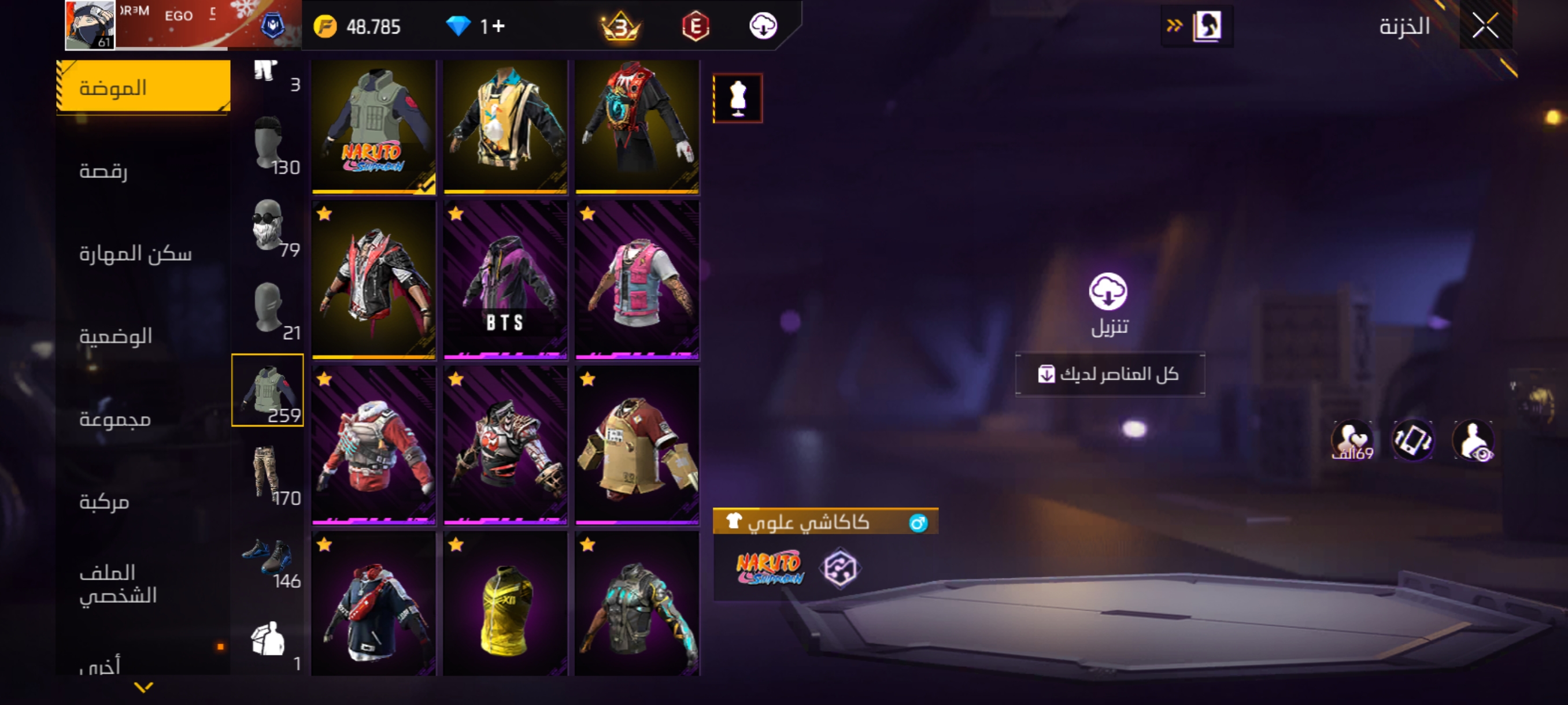Image resolution: width=1568 pixels, height=705 pixels.
Task: Open the الوضعية tab
Action: coord(116,336)
